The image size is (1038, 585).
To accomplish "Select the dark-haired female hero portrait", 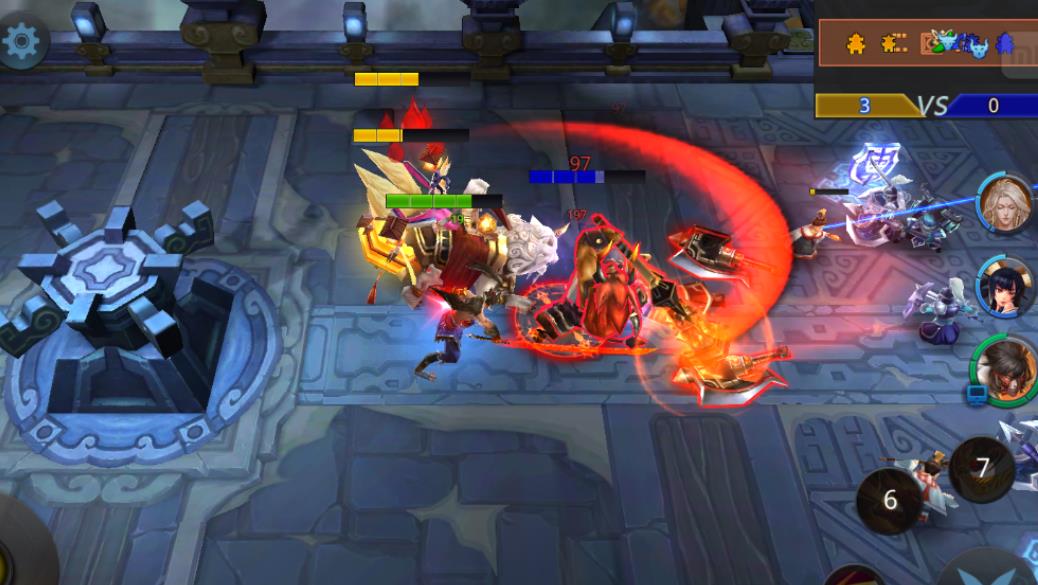I will coord(1004,285).
